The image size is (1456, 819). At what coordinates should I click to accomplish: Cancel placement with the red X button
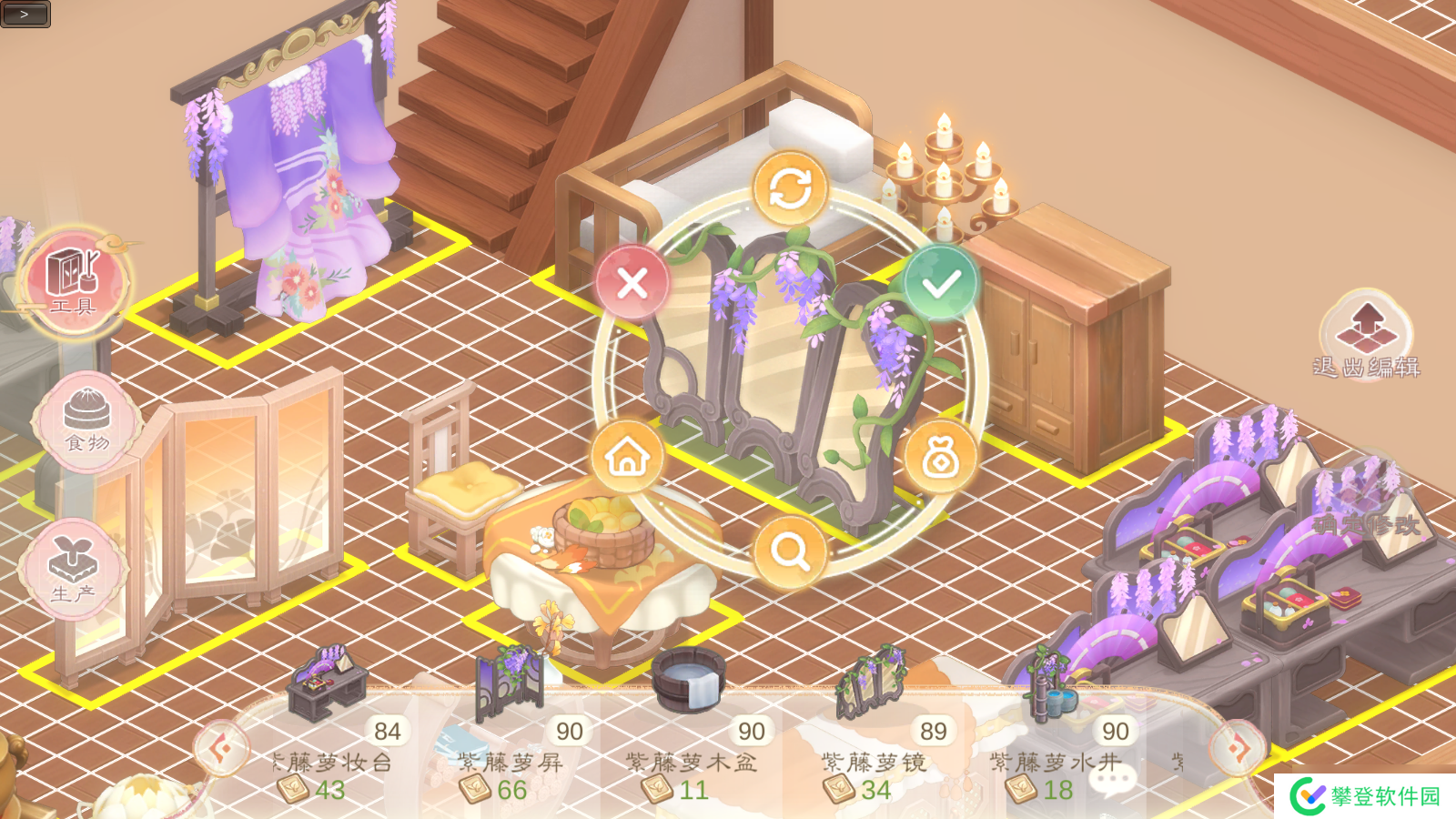point(632,283)
